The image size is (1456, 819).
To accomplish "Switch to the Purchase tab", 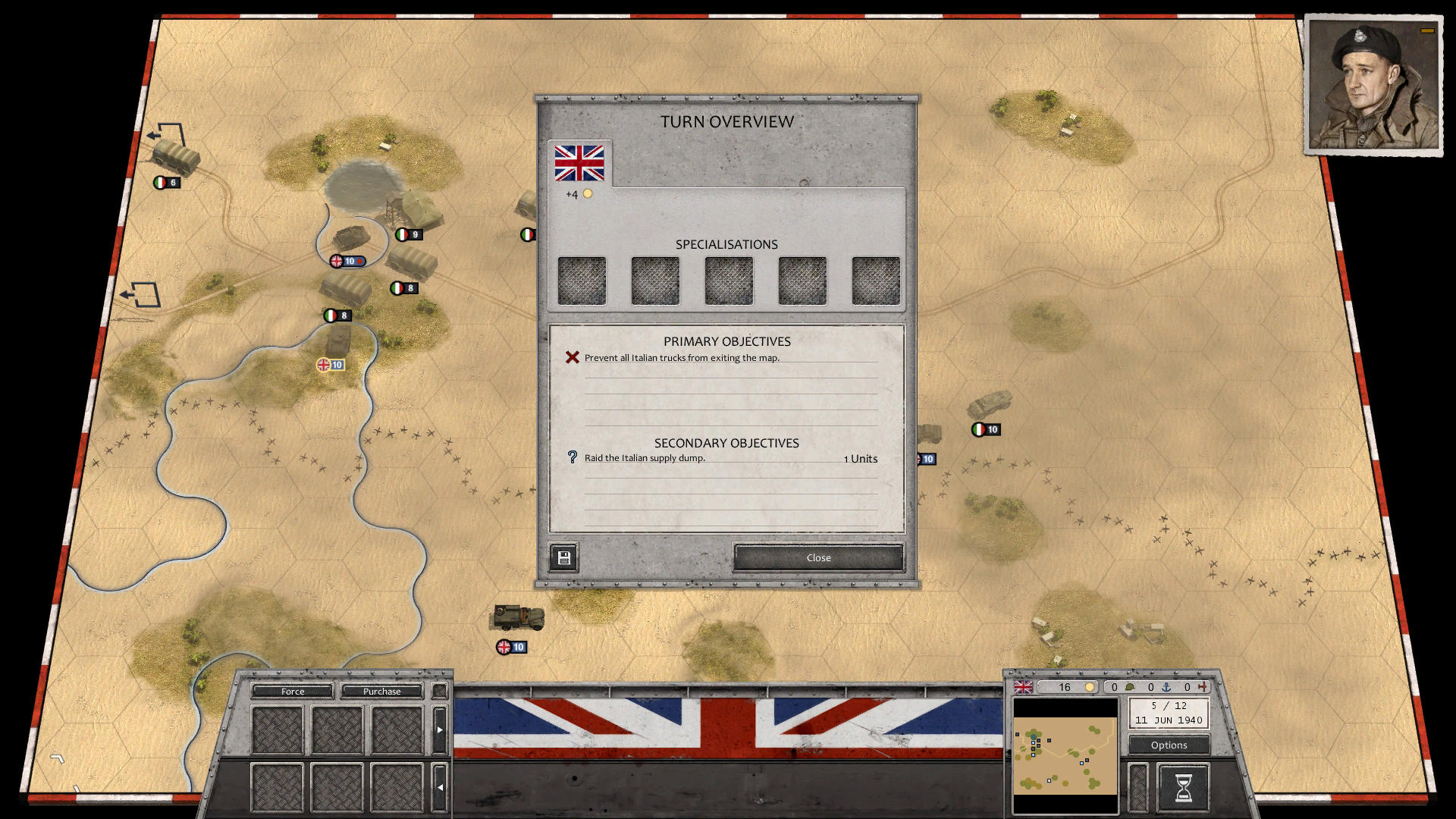I will click(x=381, y=692).
